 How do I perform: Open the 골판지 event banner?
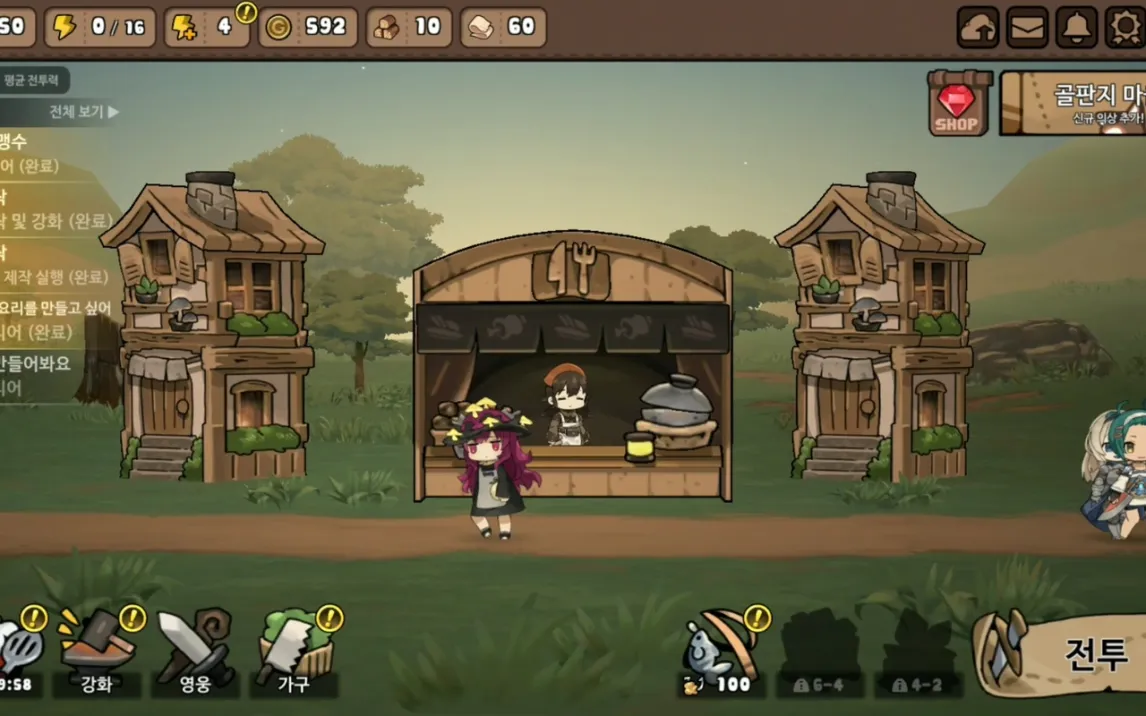(x=1073, y=103)
